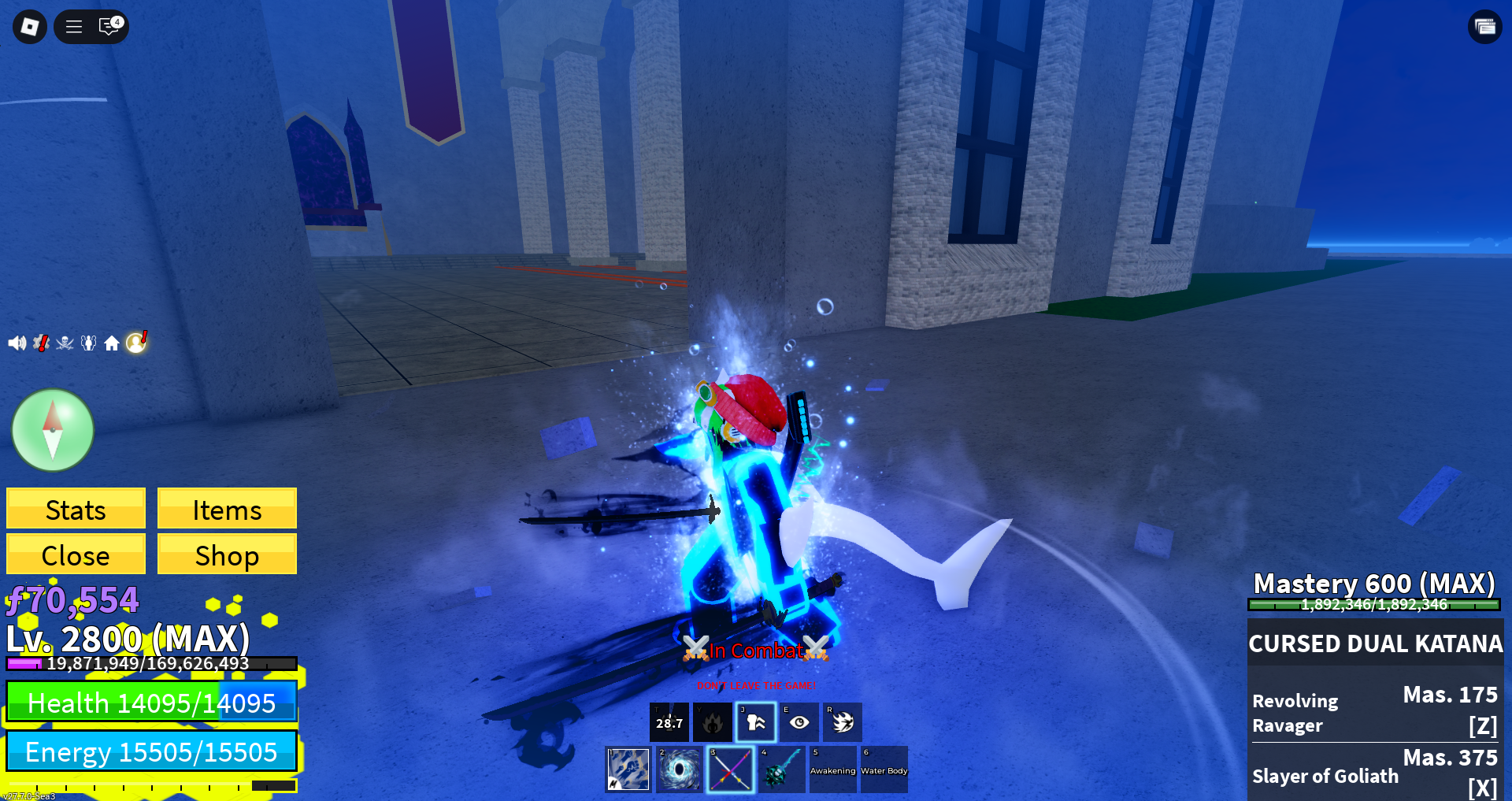Open the Items inventory
The width and height of the screenshot is (1512, 801).
(x=227, y=509)
